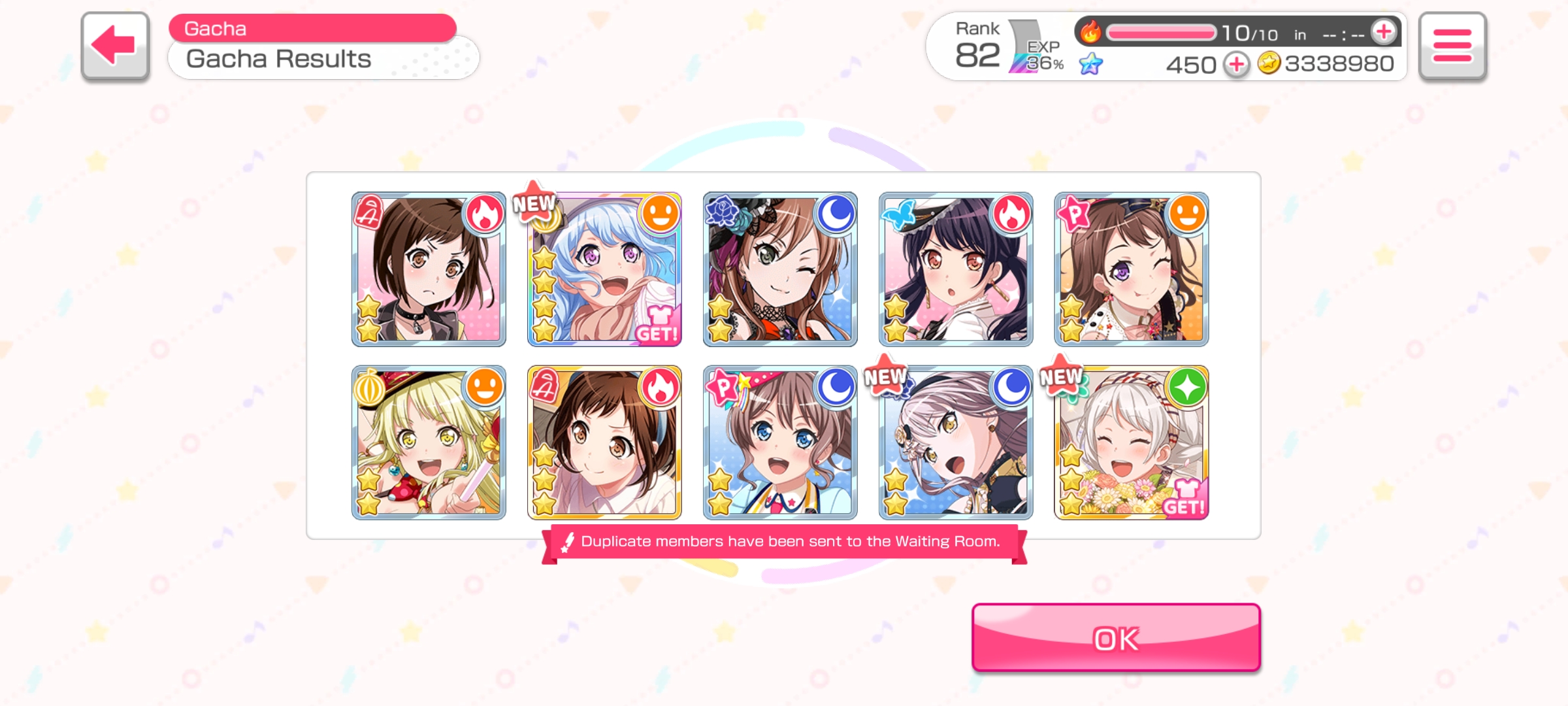Inspect the blonde girl with red hat card
Image resolution: width=1568 pixels, height=706 pixels.
tap(429, 443)
